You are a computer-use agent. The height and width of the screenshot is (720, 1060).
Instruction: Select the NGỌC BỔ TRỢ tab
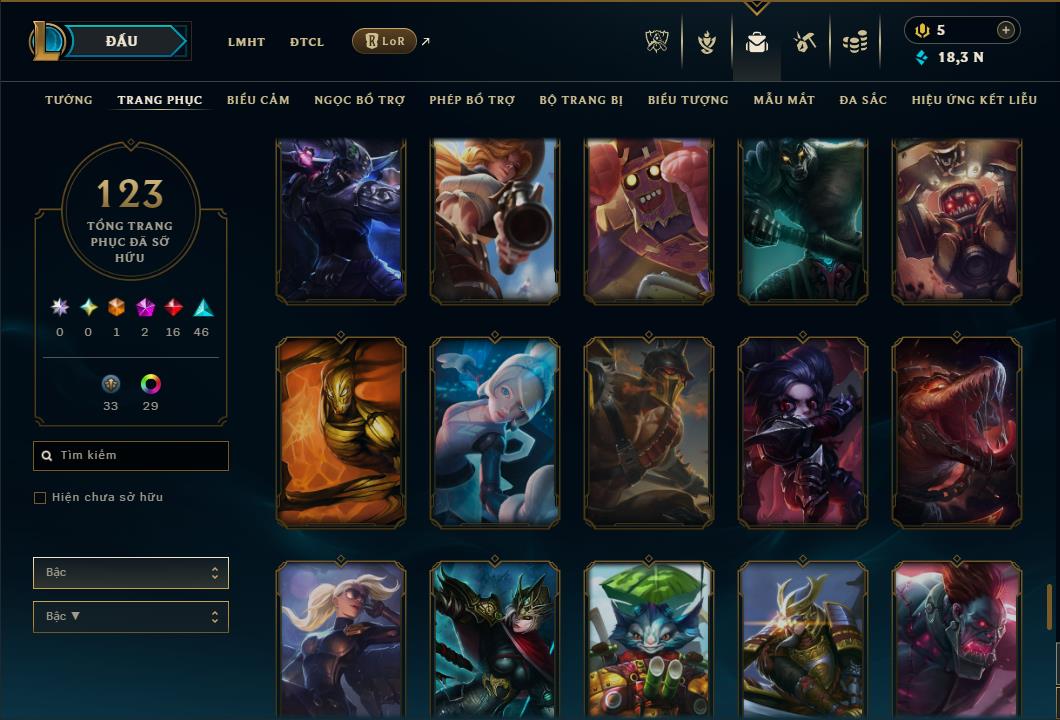pyautogui.click(x=359, y=100)
